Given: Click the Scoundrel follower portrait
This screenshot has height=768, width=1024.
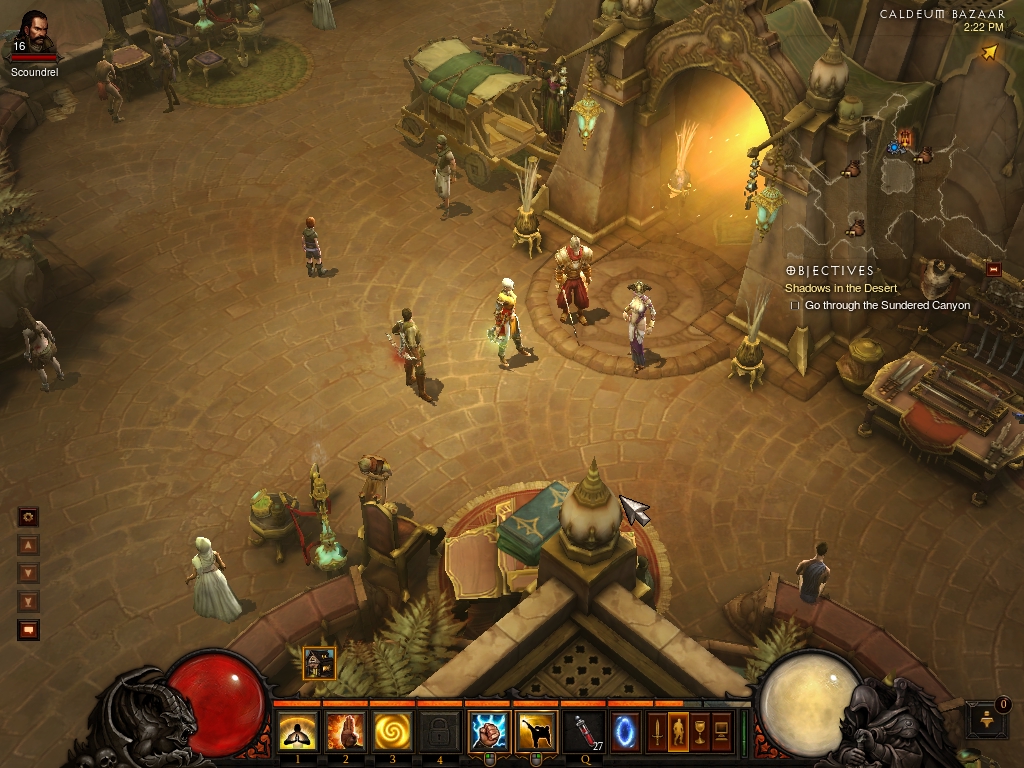Looking at the screenshot, I should [34, 33].
